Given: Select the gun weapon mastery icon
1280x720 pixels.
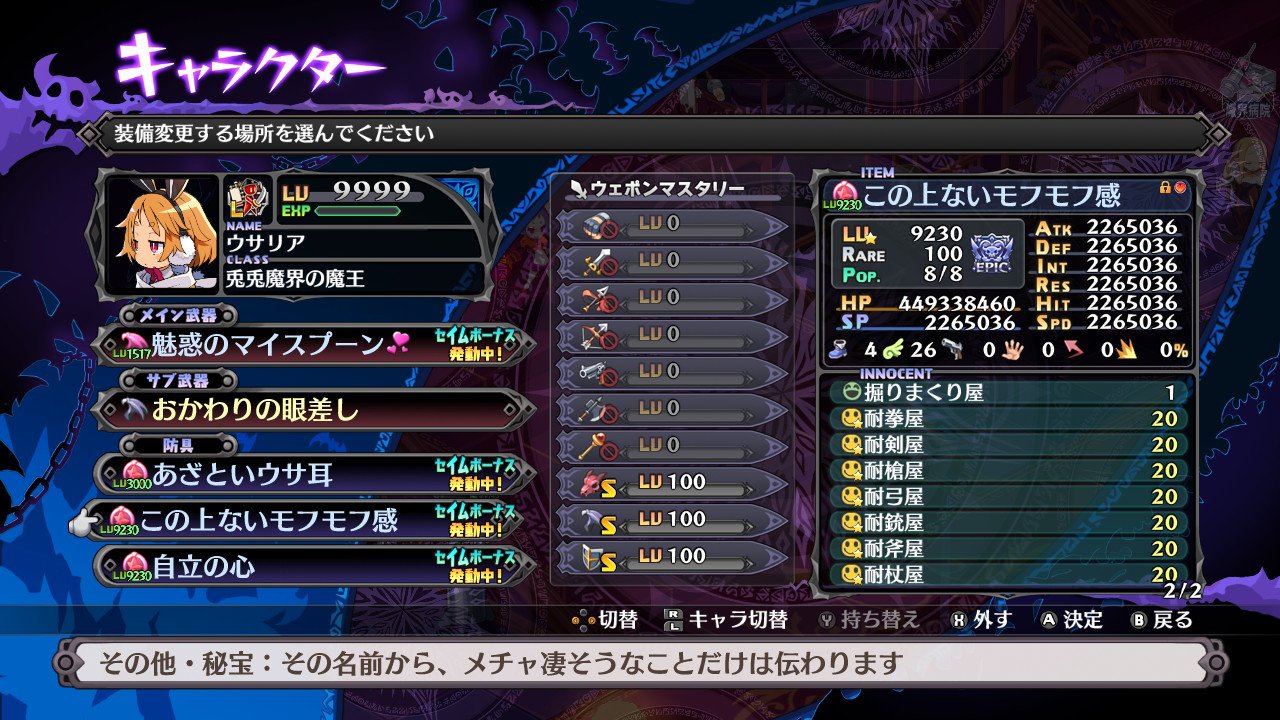Looking at the screenshot, I should click(596, 369).
